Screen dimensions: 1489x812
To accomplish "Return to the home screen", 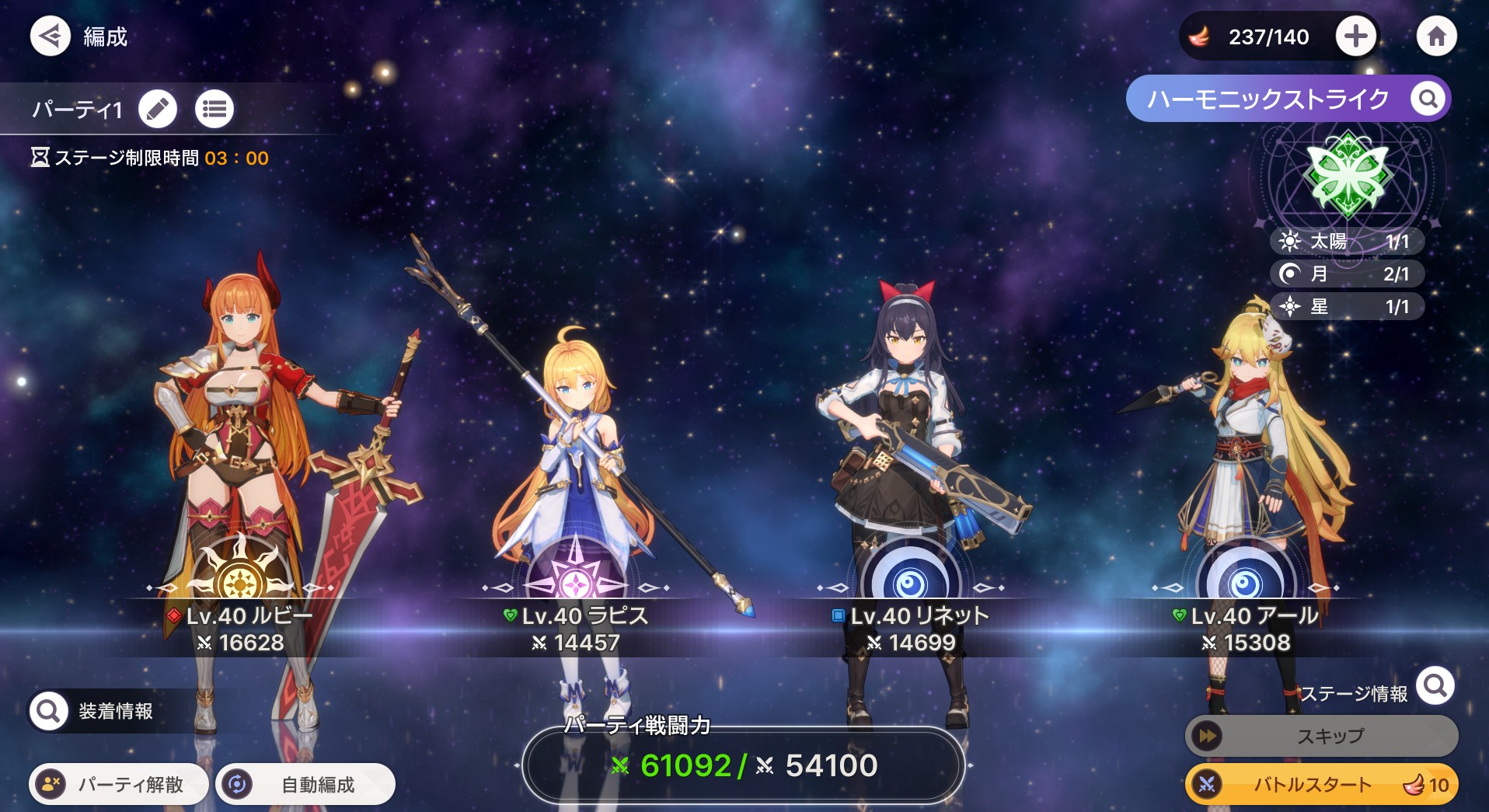I will click(x=1436, y=36).
